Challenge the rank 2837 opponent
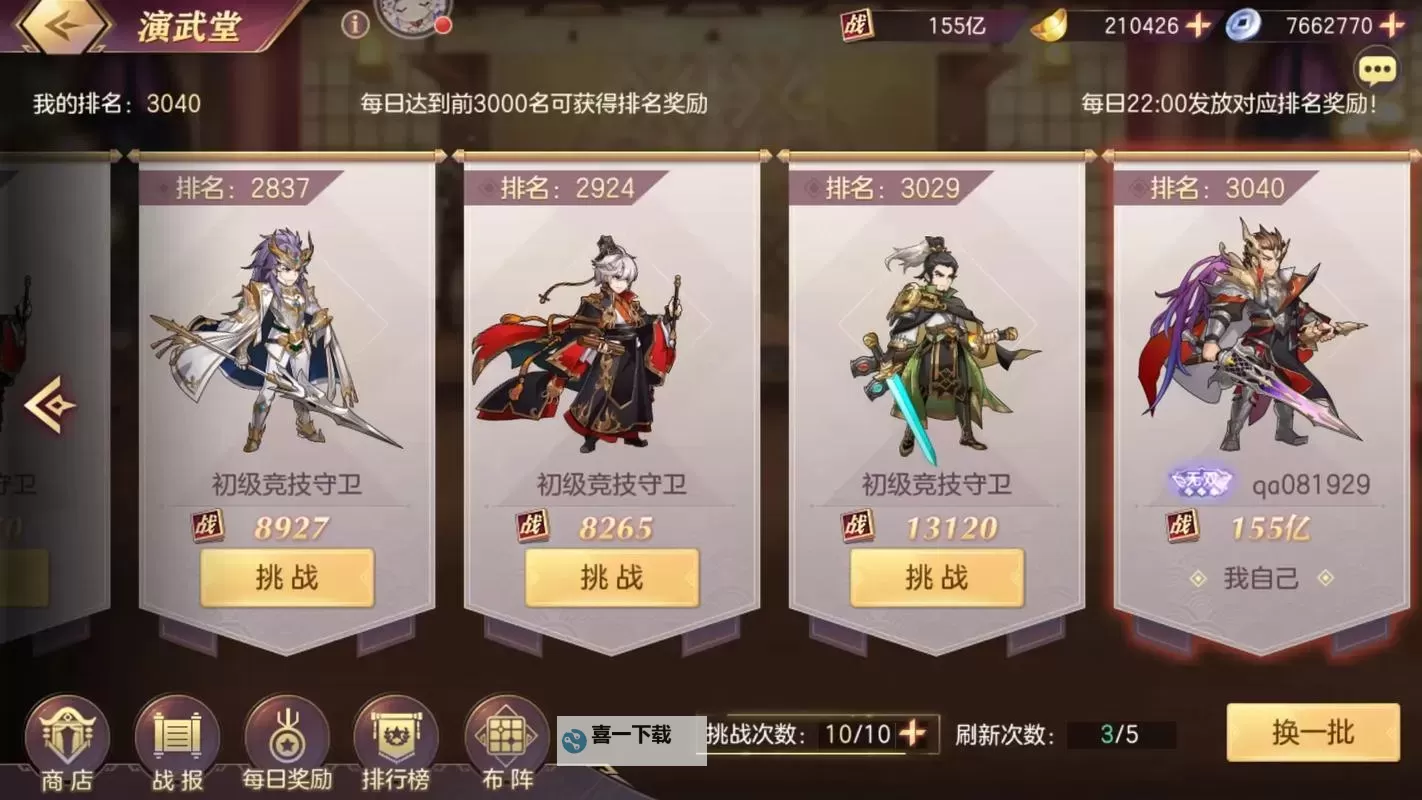Screen dimensions: 1422x800 (x=288, y=577)
